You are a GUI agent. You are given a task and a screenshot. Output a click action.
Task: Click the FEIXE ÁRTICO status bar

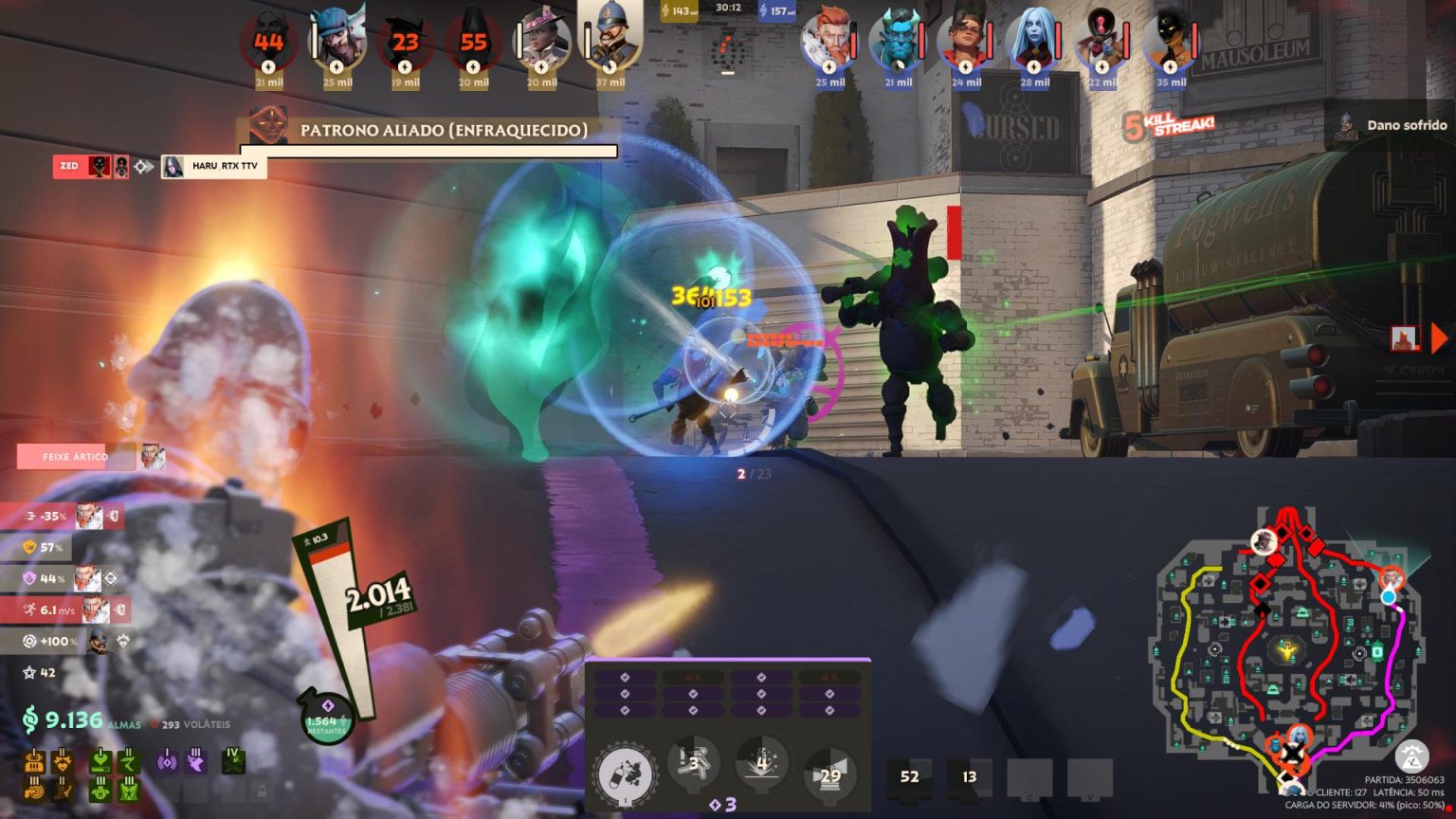click(76, 456)
